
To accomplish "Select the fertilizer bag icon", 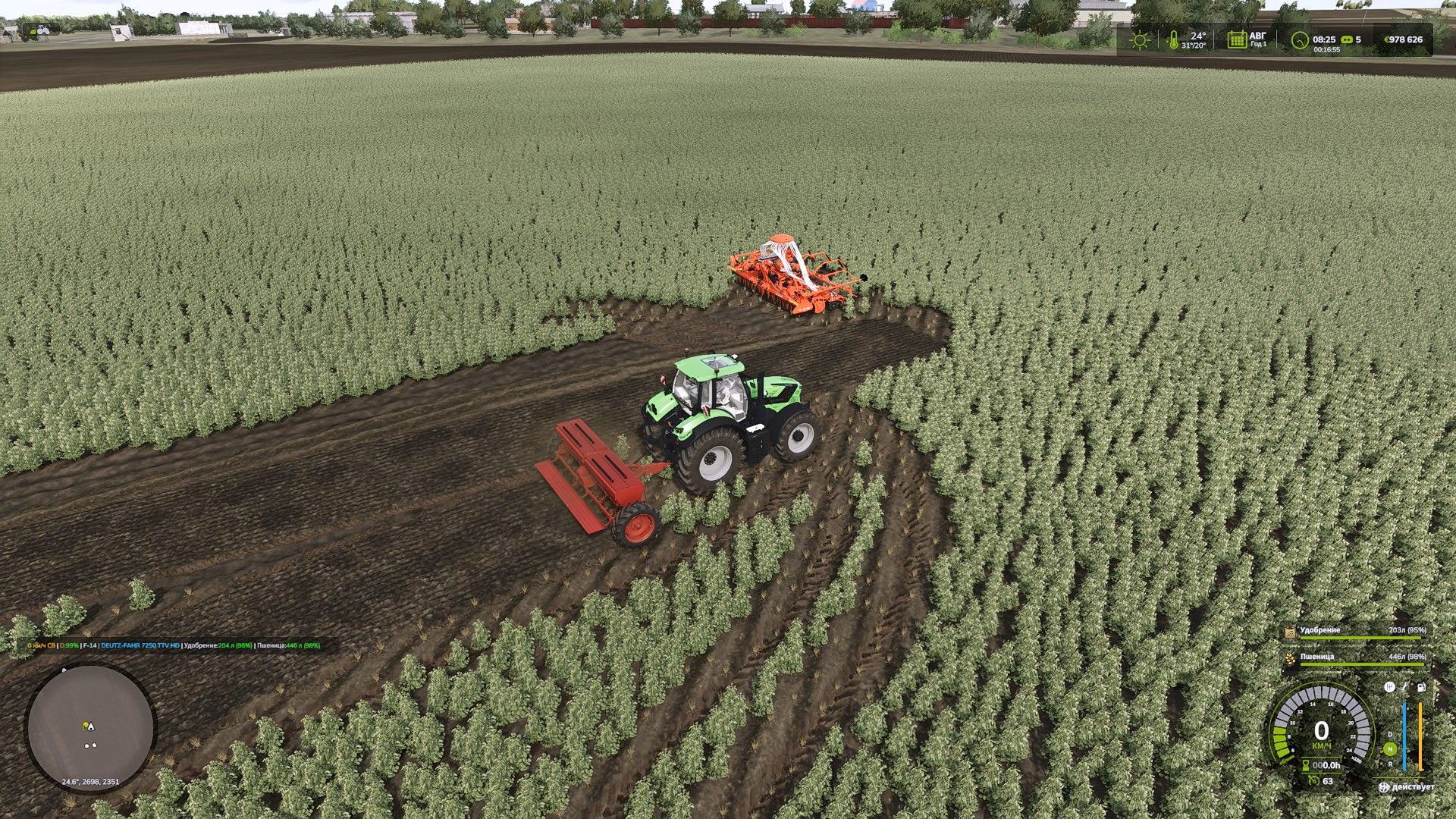I will tap(1290, 631).
